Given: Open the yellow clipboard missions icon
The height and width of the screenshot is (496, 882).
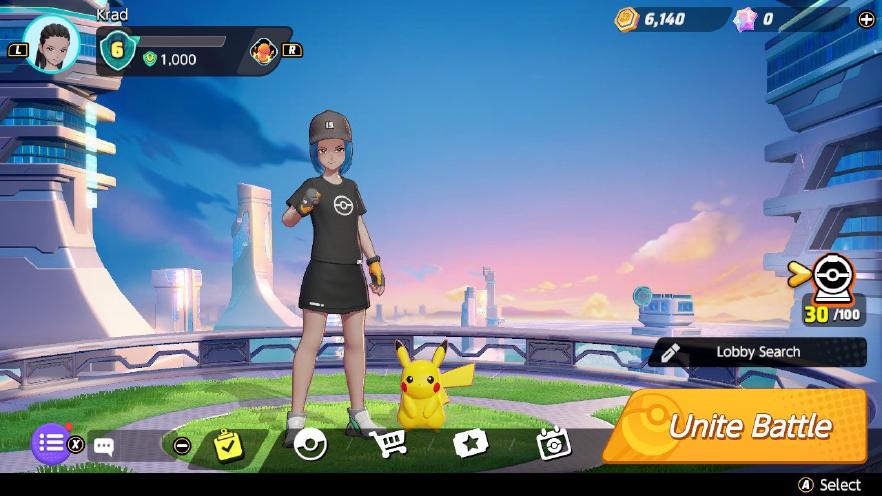Looking at the screenshot, I should point(229,445).
